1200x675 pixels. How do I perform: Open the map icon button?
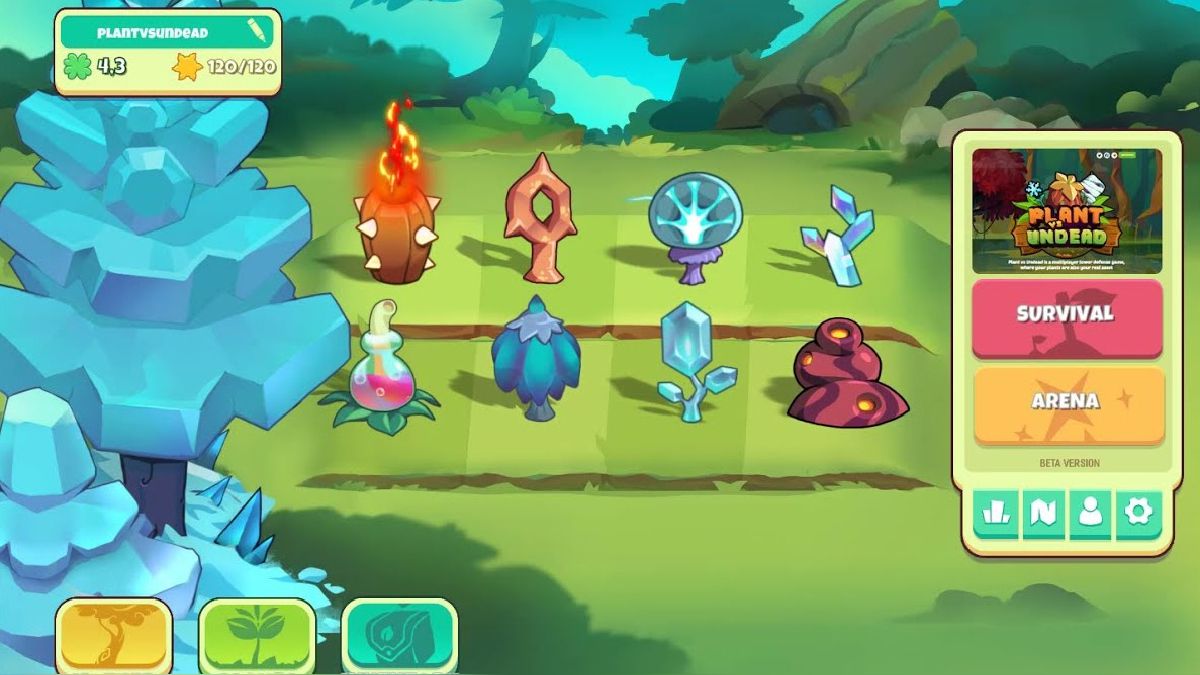coord(1042,513)
